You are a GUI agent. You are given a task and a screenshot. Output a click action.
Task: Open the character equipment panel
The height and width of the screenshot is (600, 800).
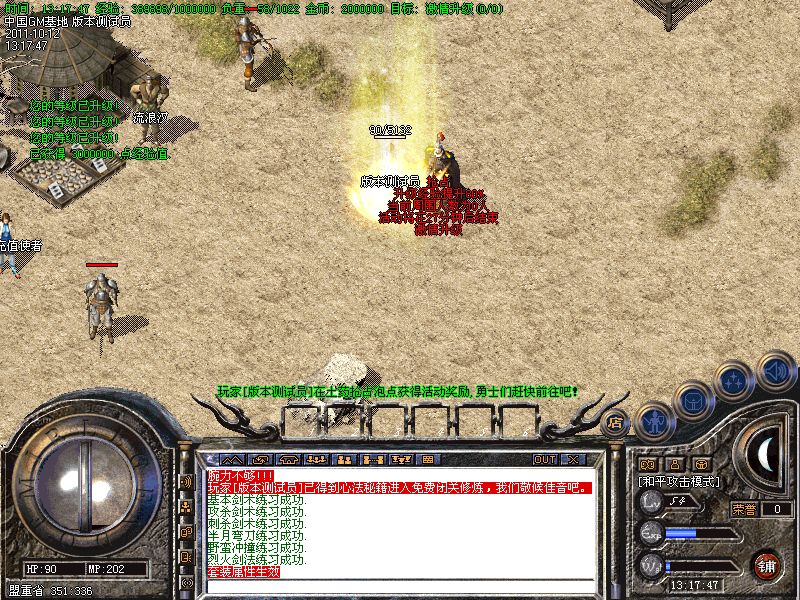(655, 422)
